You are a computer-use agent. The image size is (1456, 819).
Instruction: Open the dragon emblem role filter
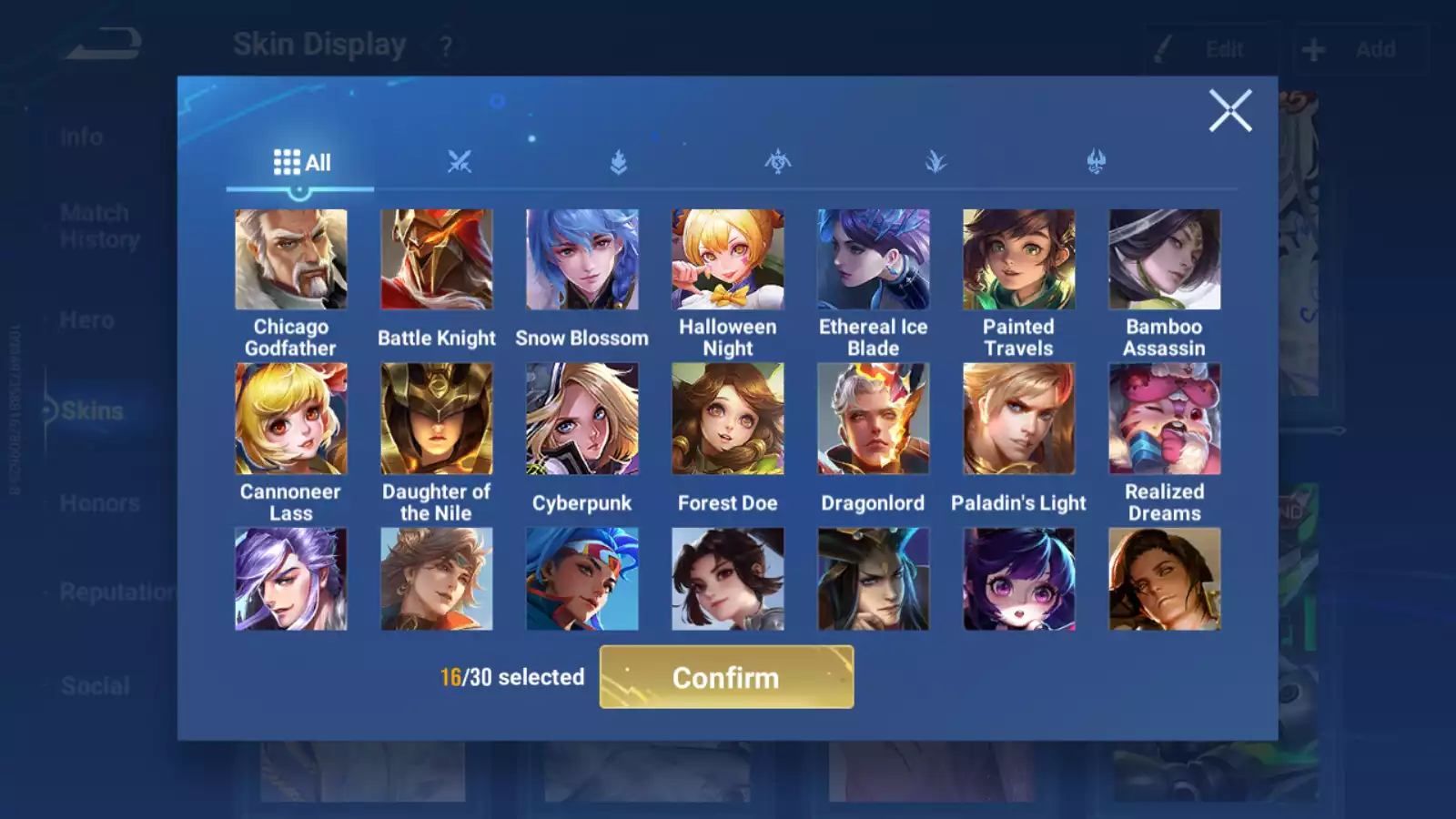click(778, 162)
